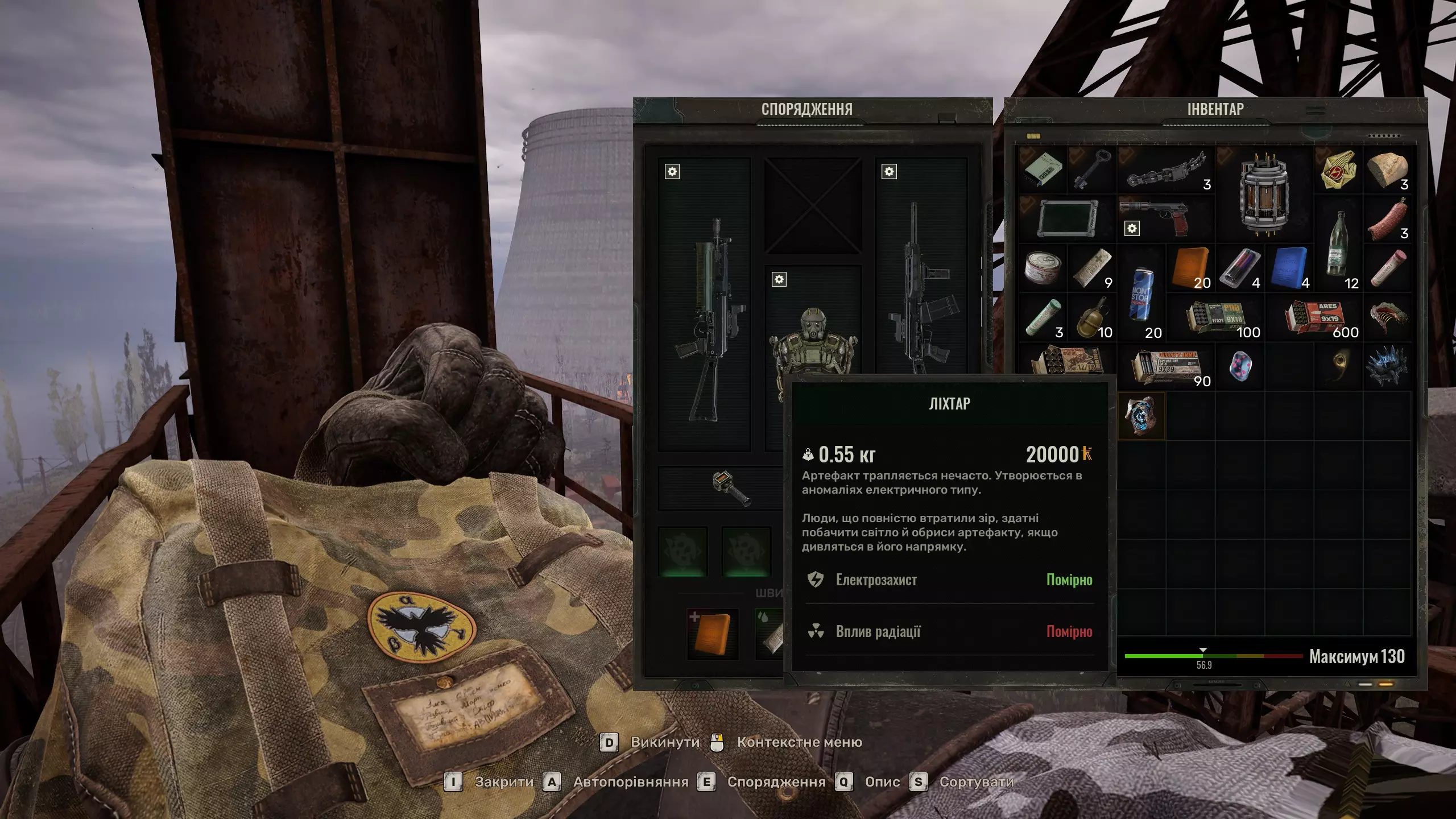Select the bread loaf in inventory

pyautogui.click(x=1388, y=169)
